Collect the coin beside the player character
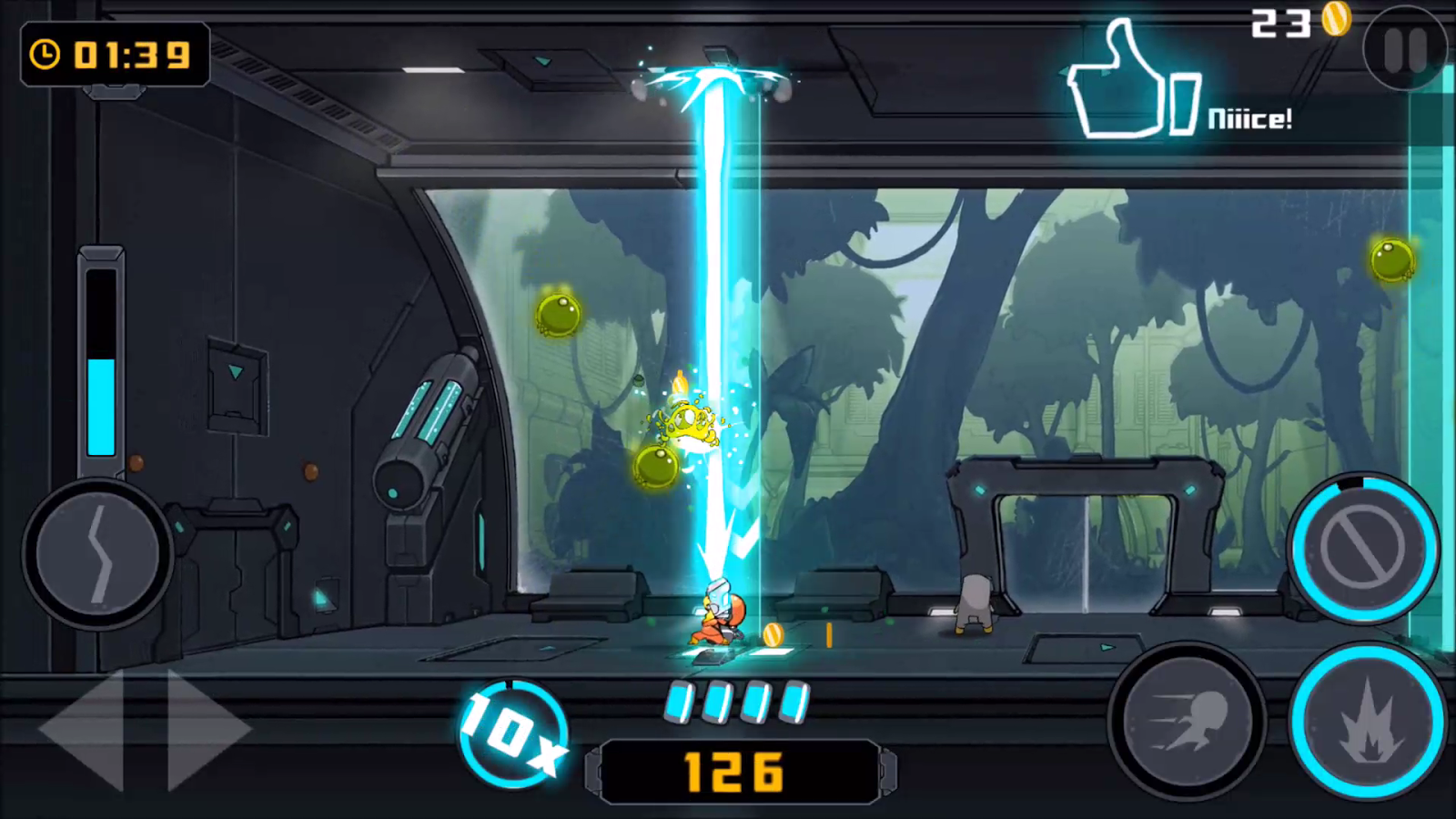The image size is (1456, 819). [x=773, y=635]
